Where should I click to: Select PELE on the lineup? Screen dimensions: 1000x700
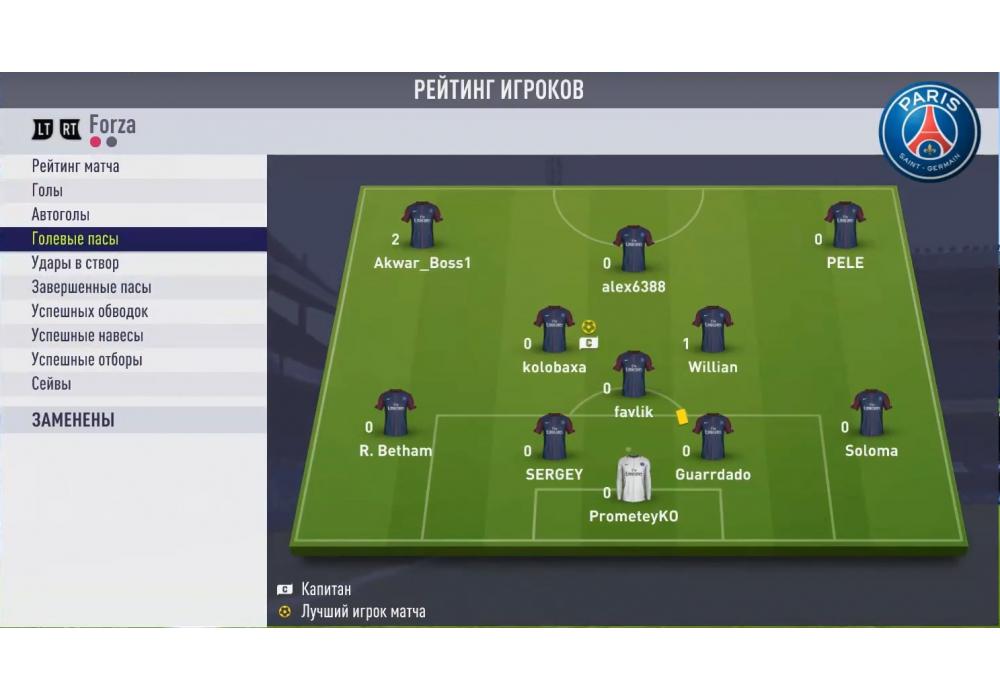845,226
